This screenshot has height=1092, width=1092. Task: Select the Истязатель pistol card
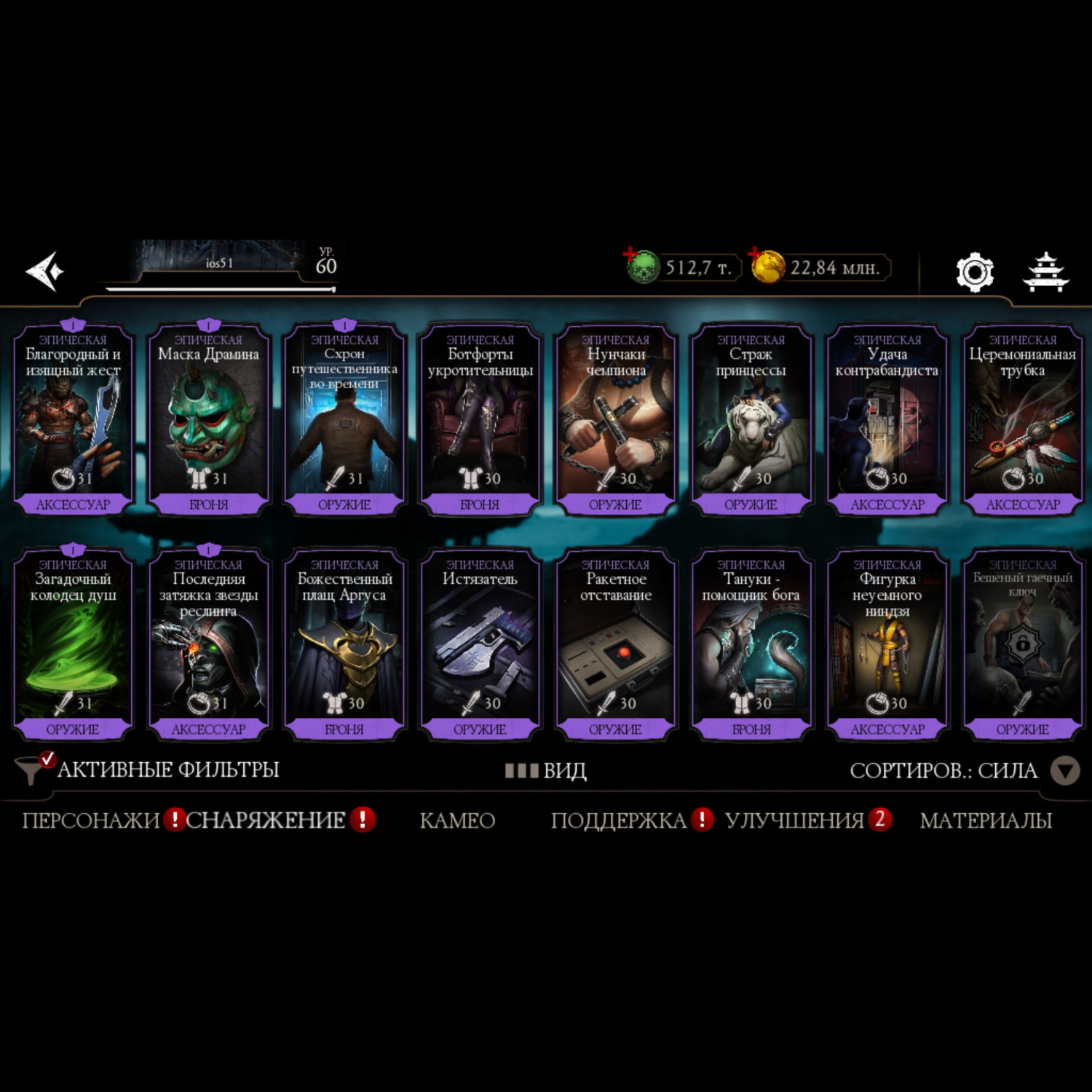point(480,644)
